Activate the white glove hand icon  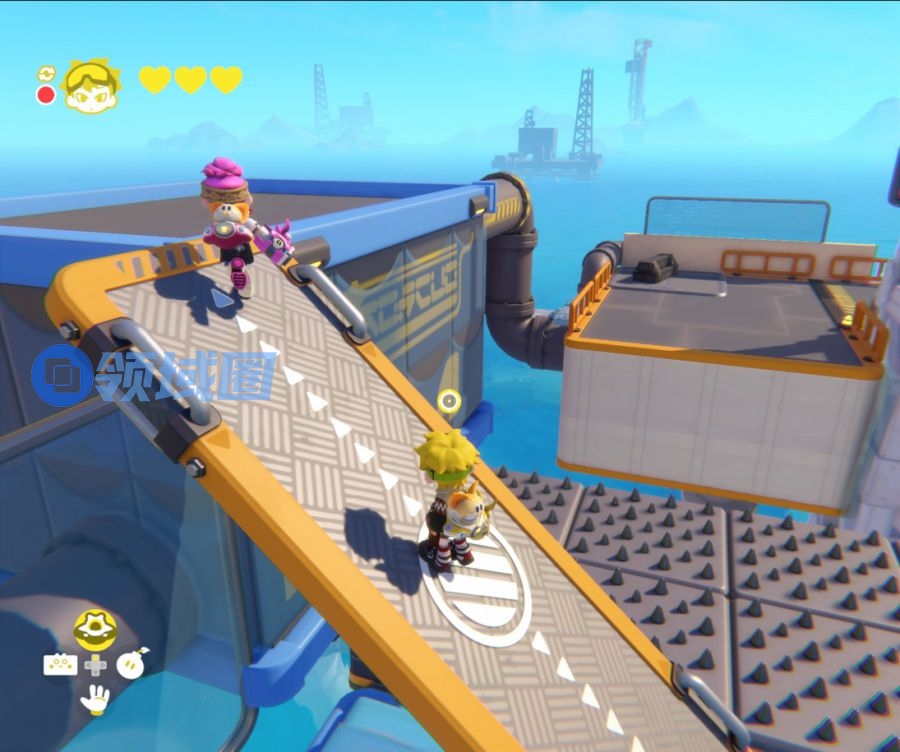95,699
